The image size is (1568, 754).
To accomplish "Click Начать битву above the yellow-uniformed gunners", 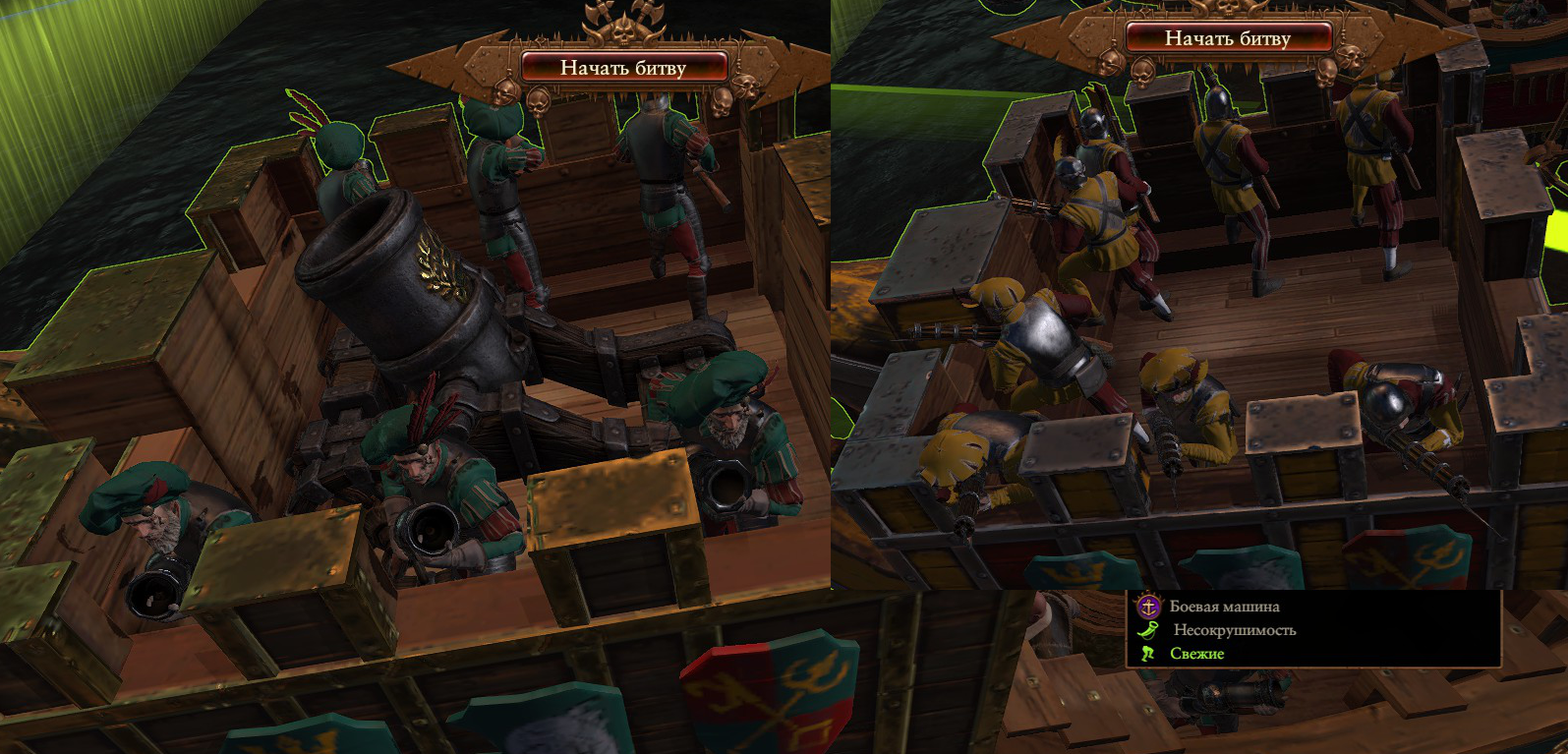I will tap(1227, 38).
